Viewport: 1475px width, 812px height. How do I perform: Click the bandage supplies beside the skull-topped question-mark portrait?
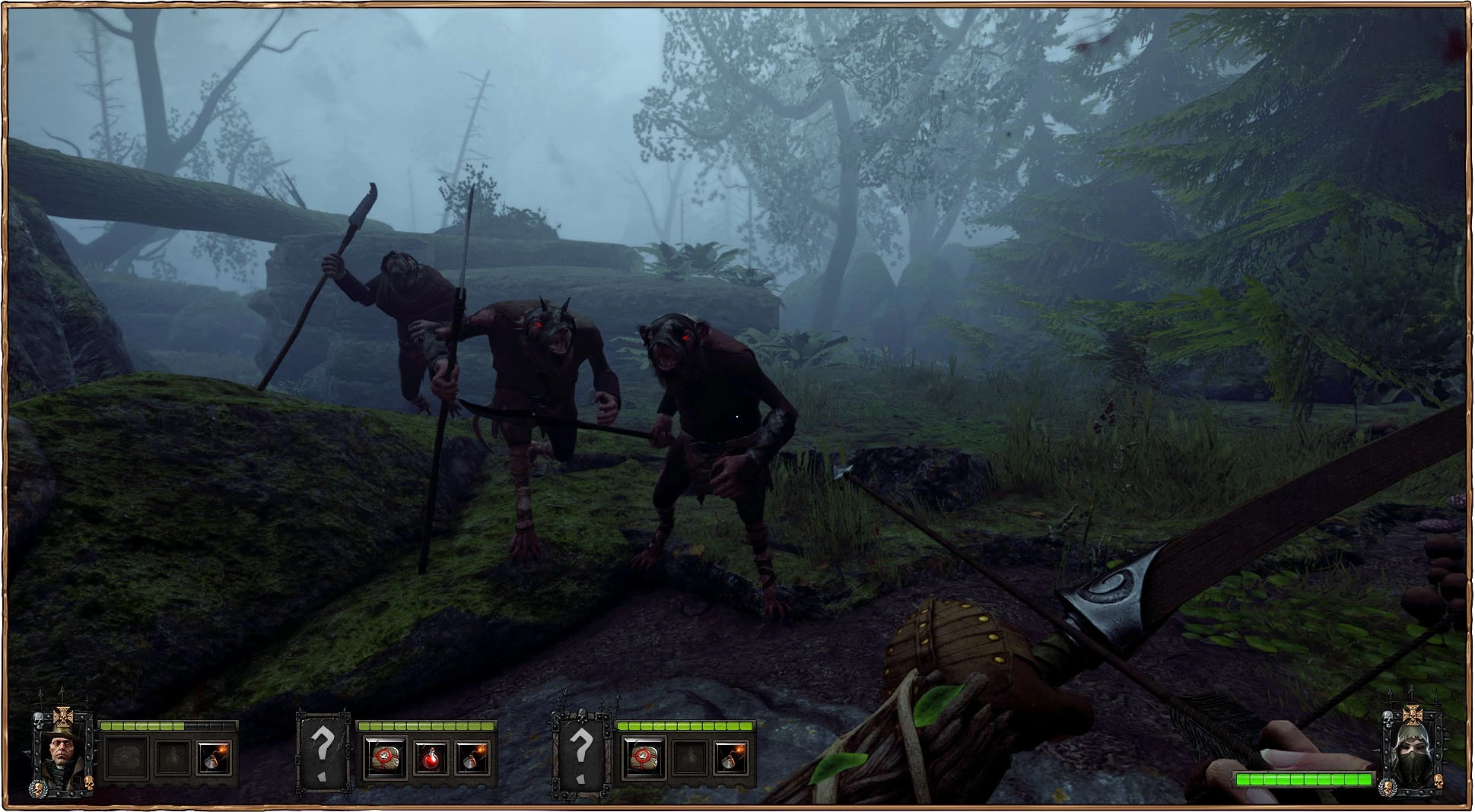click(x=643, y=759)
